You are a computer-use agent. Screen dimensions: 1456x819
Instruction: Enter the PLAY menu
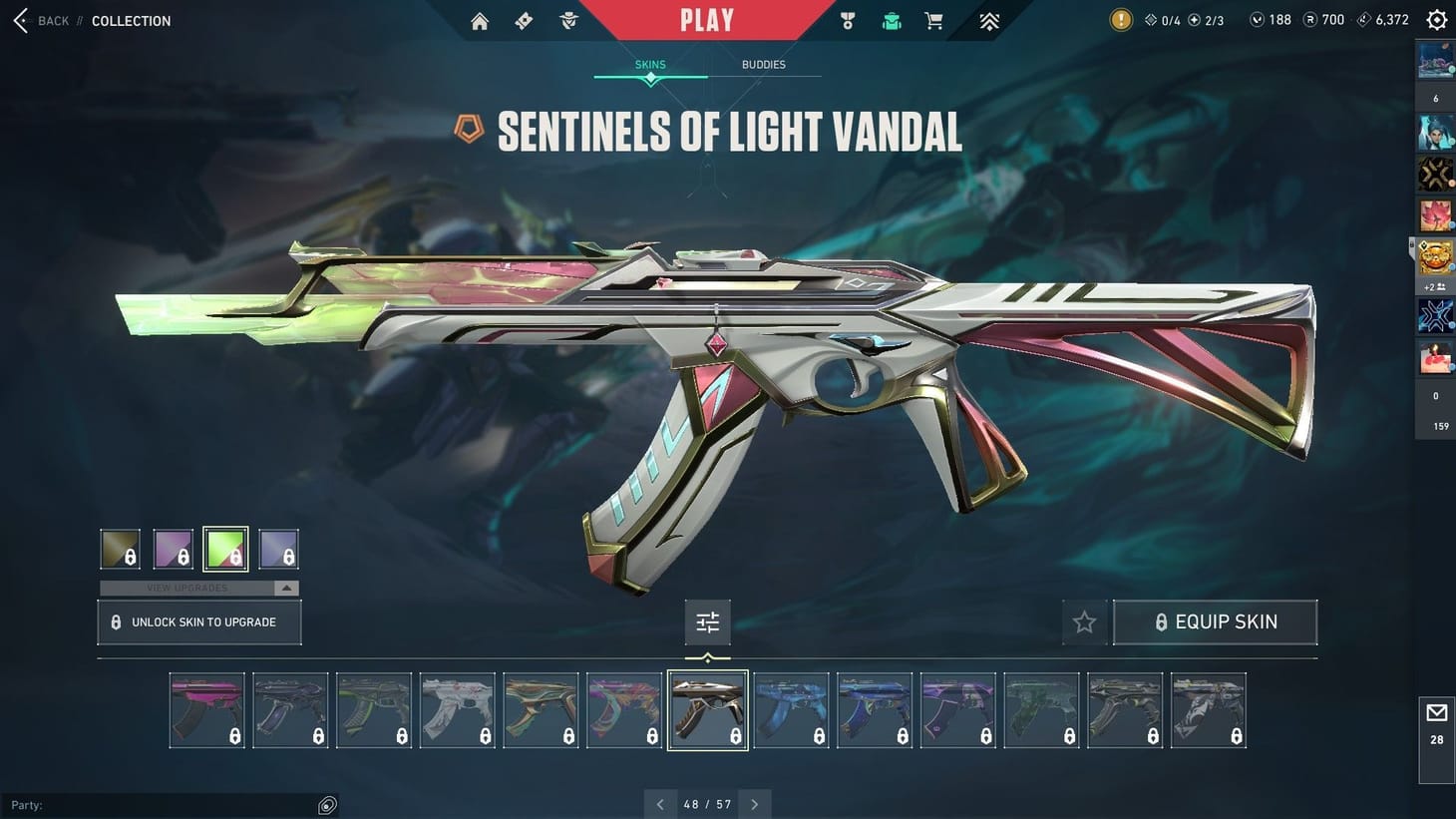(708, 19)
